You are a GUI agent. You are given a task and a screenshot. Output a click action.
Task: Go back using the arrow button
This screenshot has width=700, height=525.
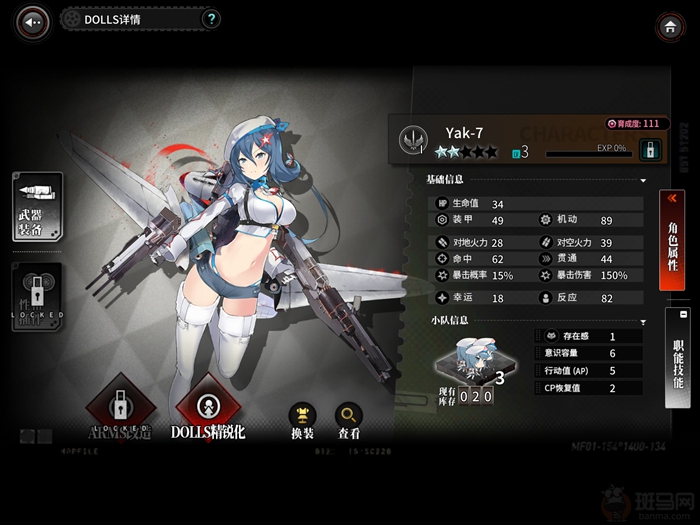coord(34,21)
